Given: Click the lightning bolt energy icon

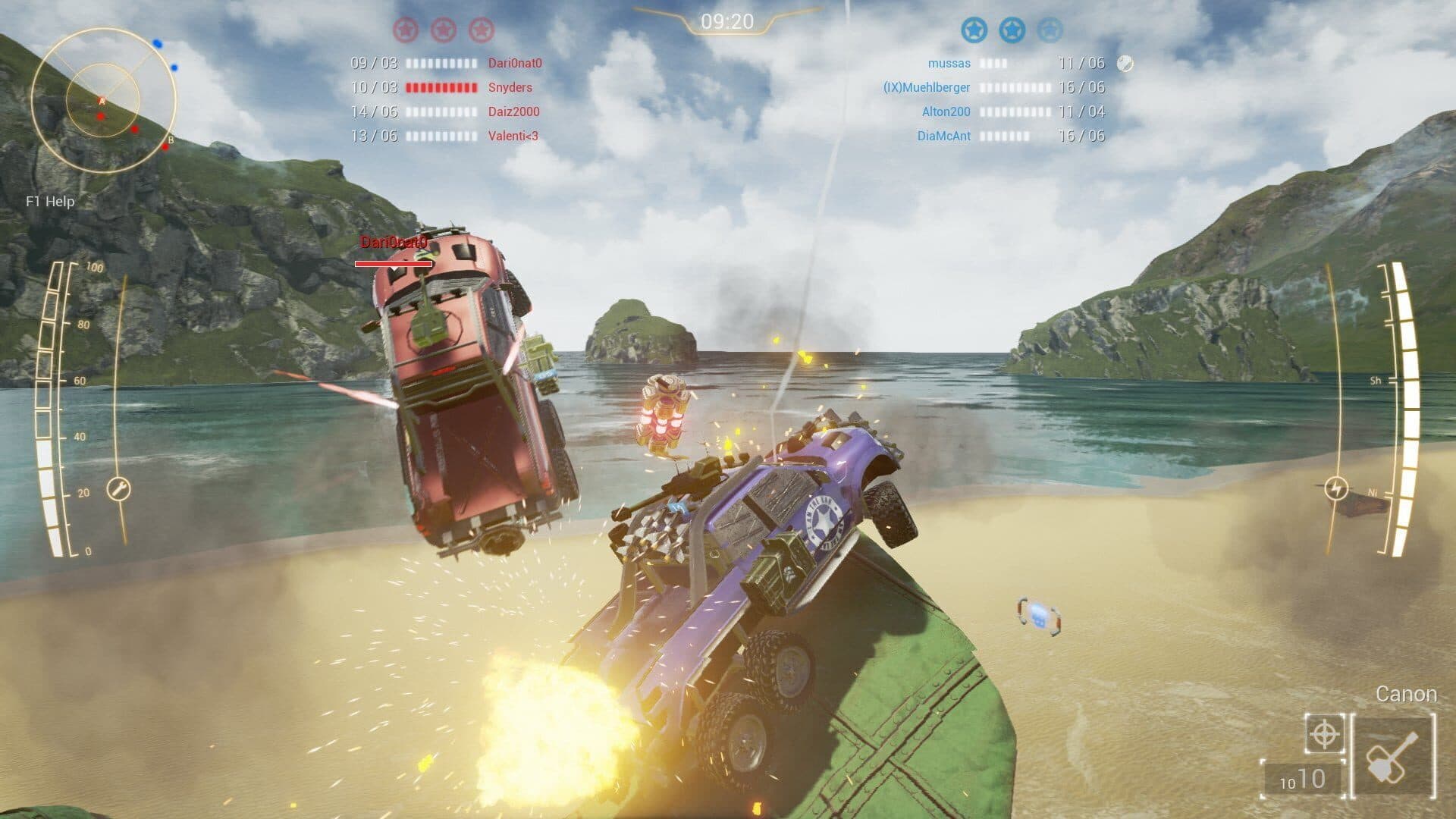Looking at the screenshot, I should pos(1335,488).
